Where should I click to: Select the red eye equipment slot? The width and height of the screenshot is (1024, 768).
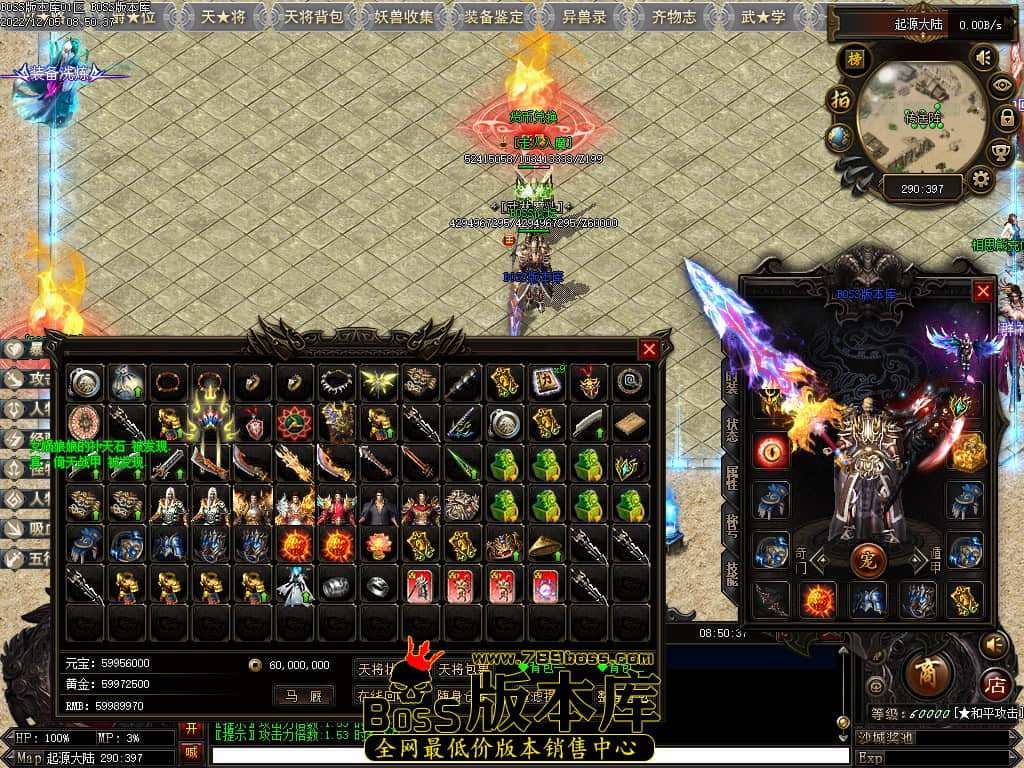pos(772,450)
